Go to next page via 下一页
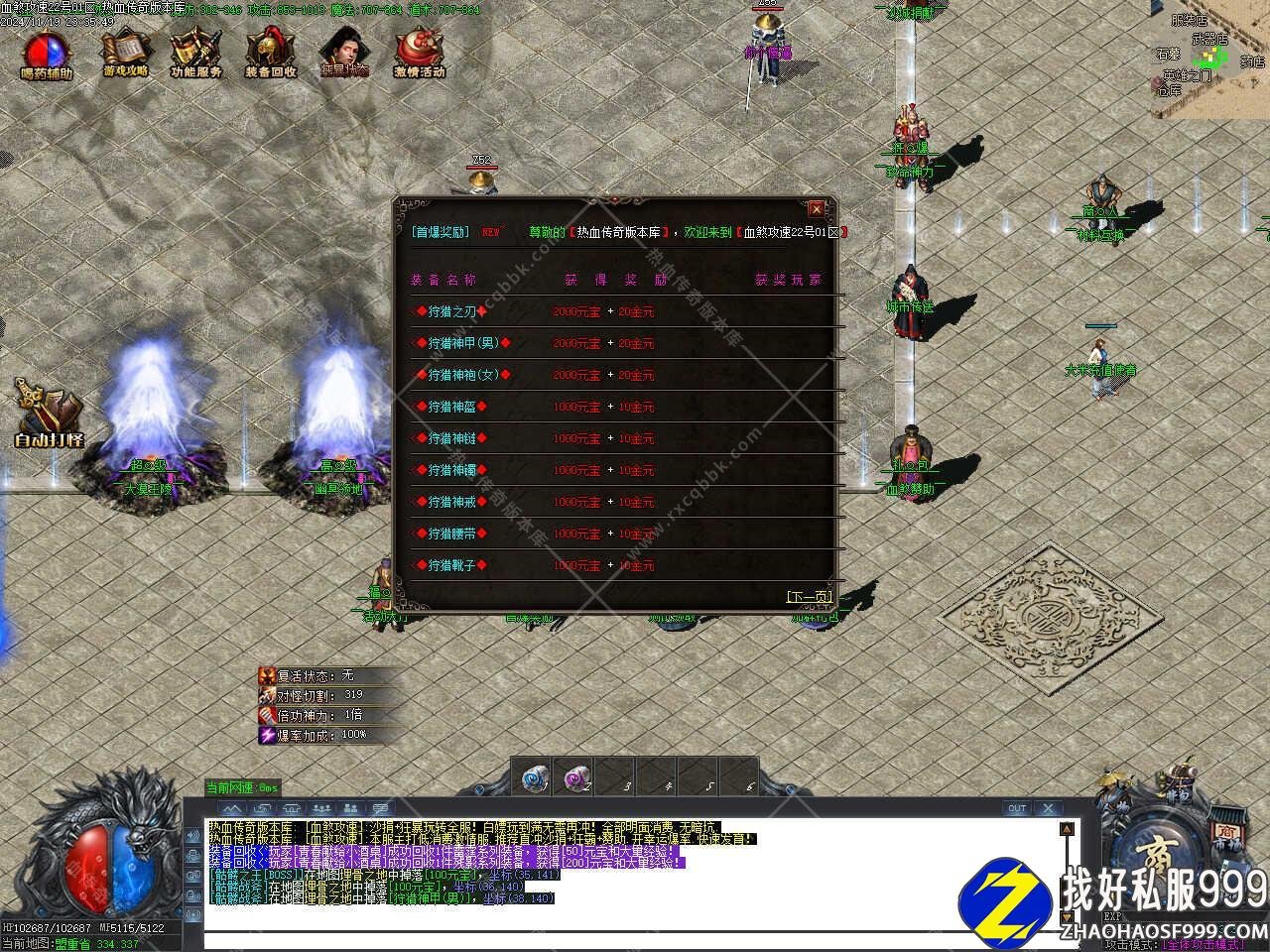The width and height of the screenshot is (1270, 952). (808, 597)
